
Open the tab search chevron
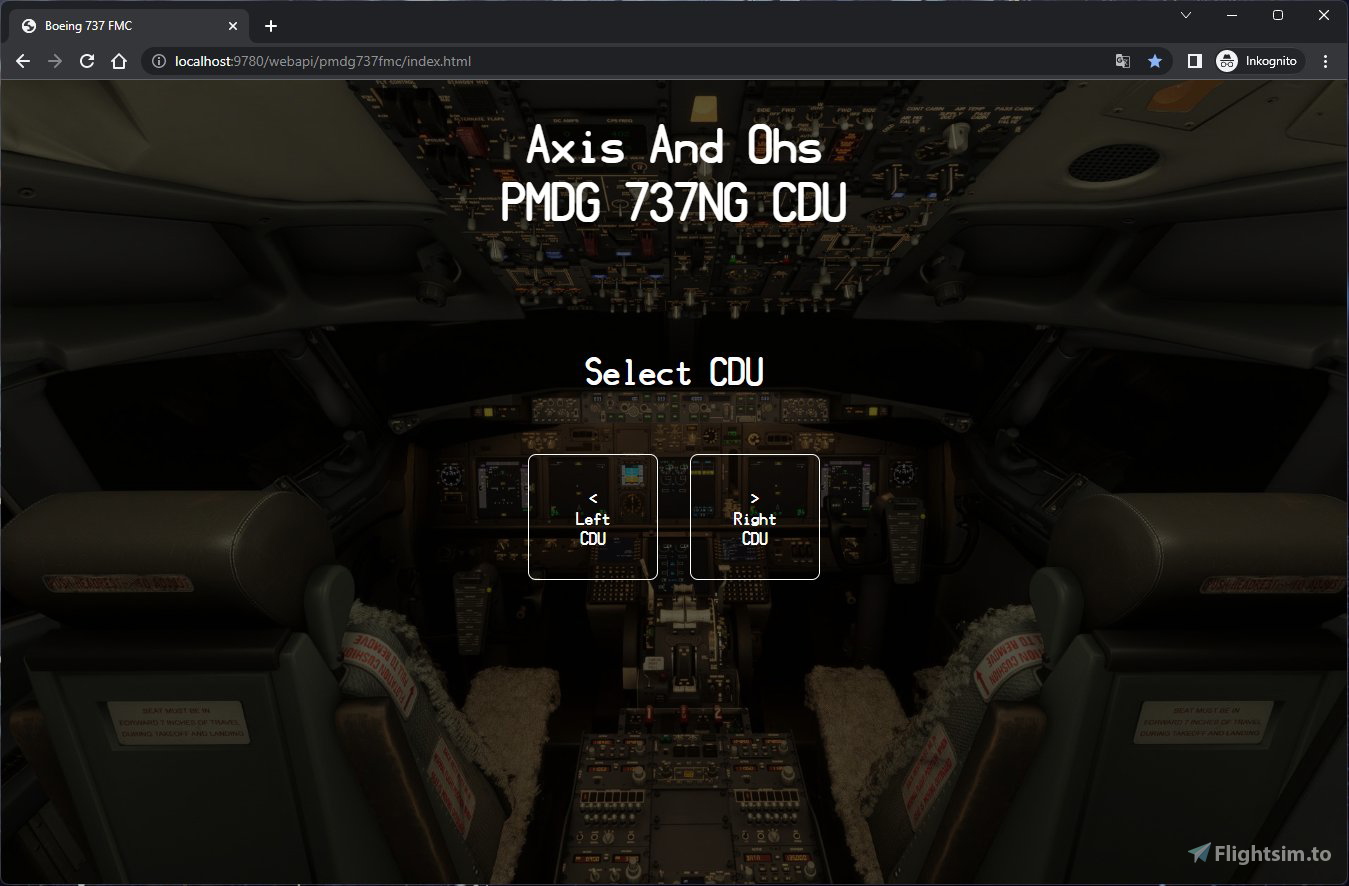pyautogui.click(x=1185, y=15)
